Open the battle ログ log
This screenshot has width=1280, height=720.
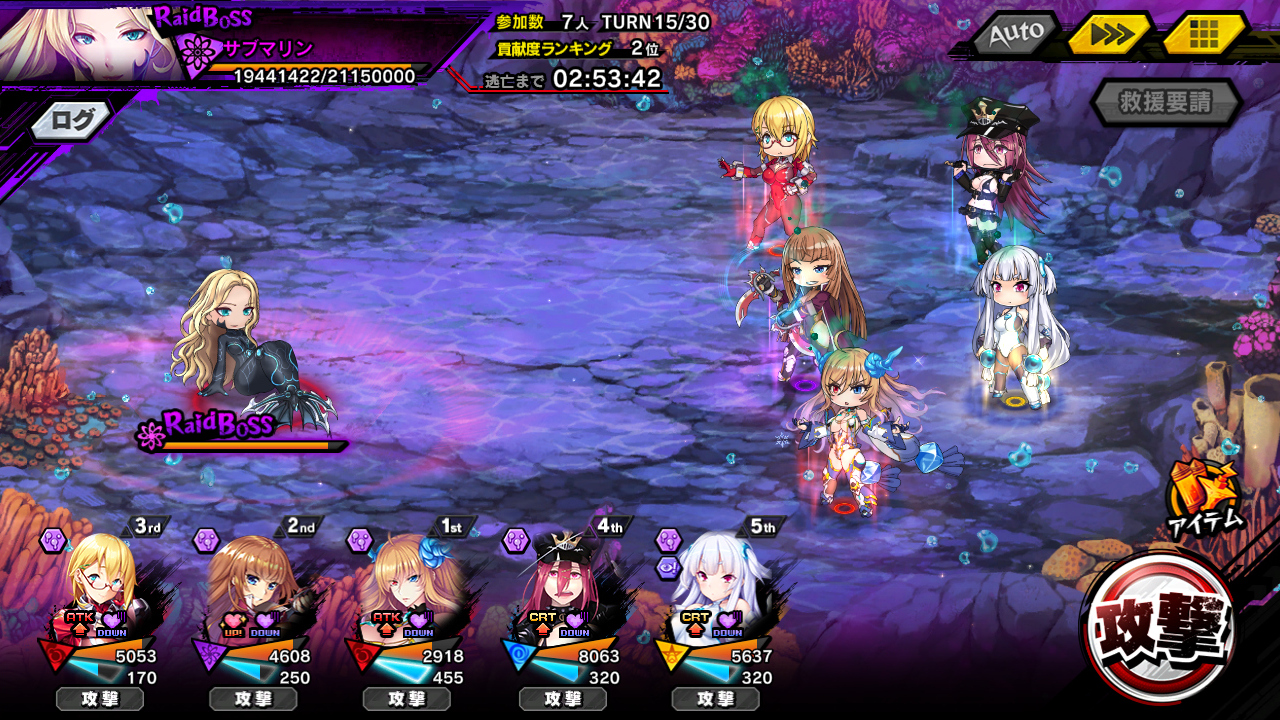click(x=73, y=121)
